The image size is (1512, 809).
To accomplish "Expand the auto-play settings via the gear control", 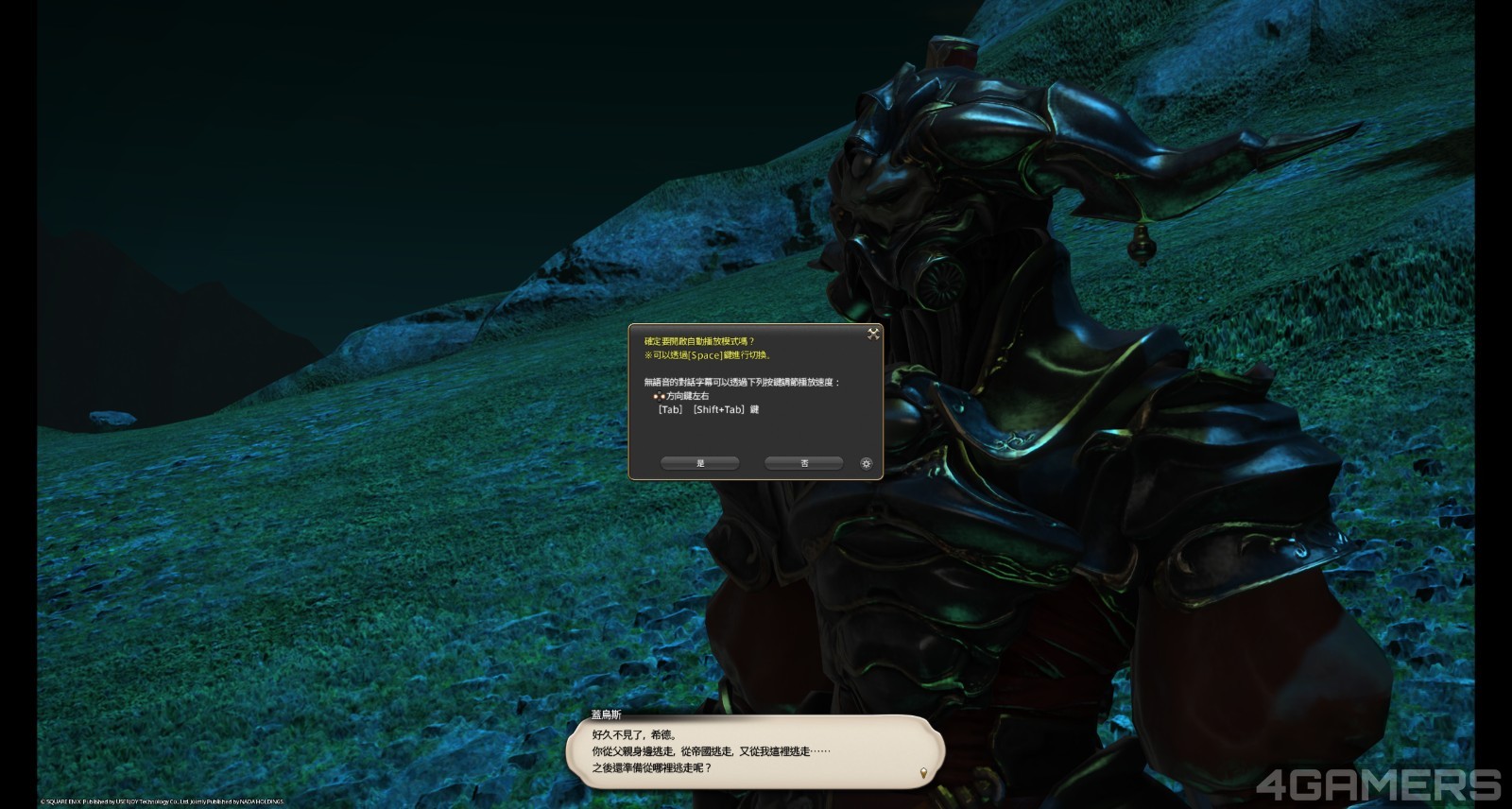I will point(867,463).
